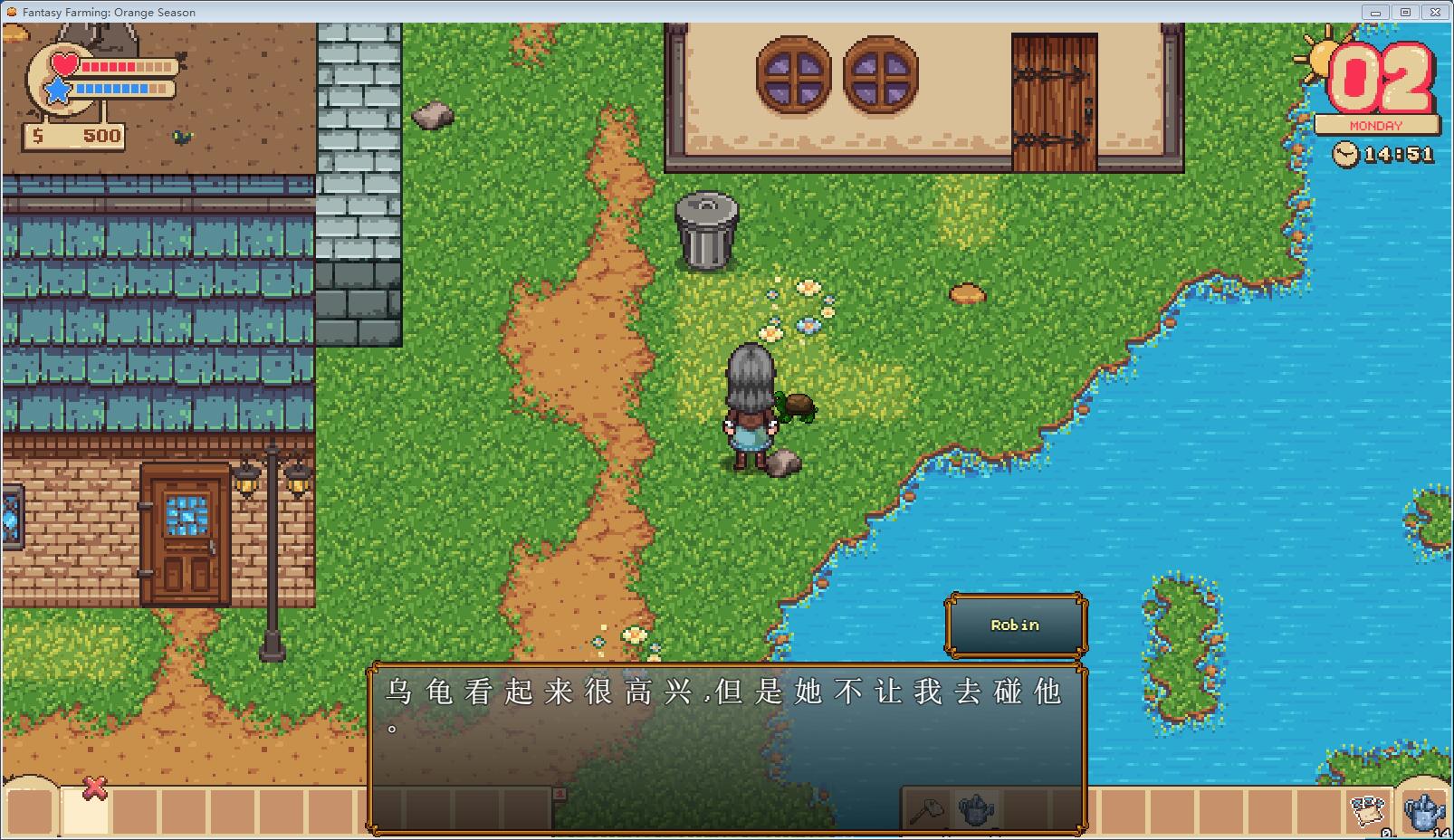The image size is (1454, 840).
Task: Select the axe tool slot
Action: coord(926,809)
